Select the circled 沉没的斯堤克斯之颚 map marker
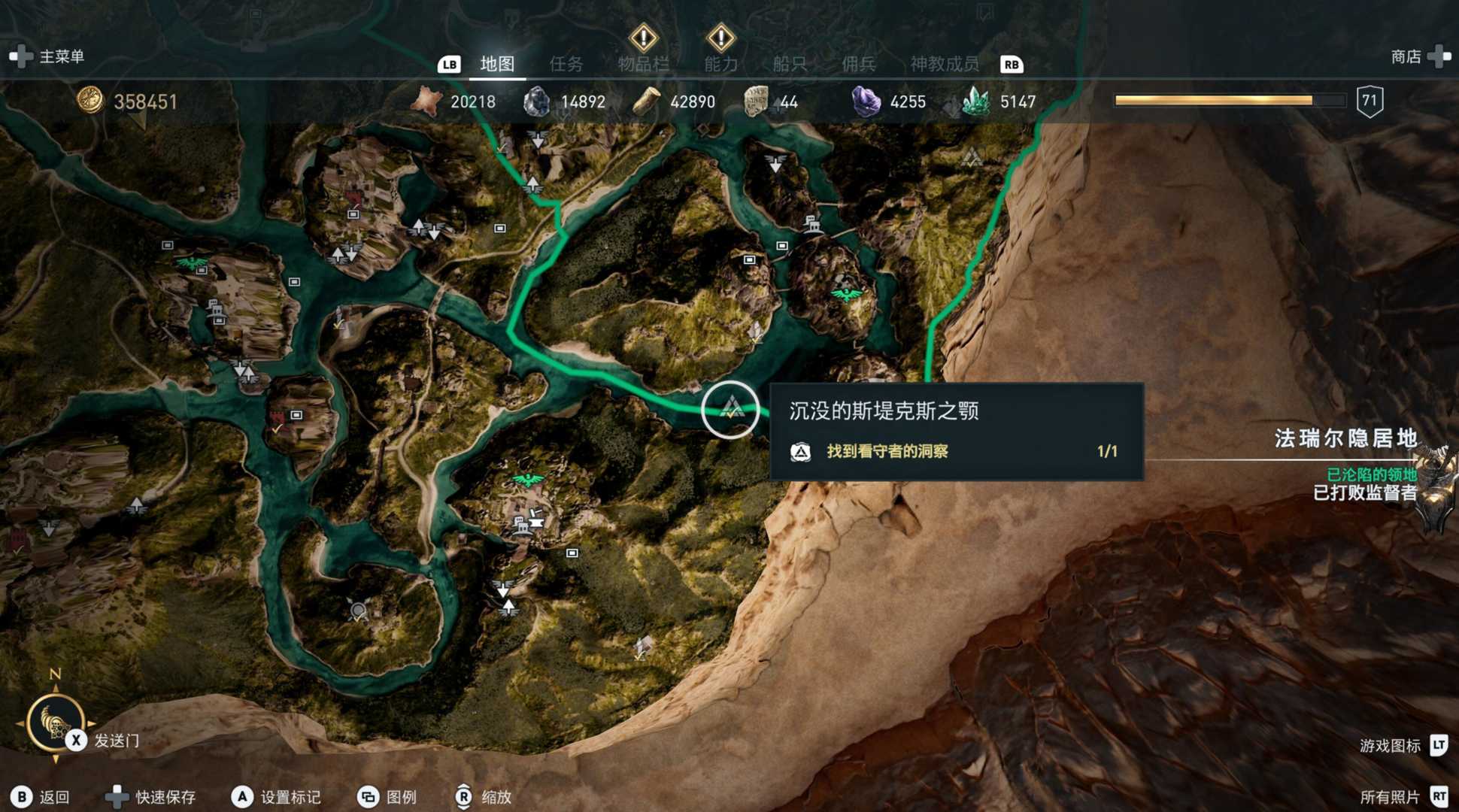The height and width of the screenshot is (812, 1459). tap(730, 409)
